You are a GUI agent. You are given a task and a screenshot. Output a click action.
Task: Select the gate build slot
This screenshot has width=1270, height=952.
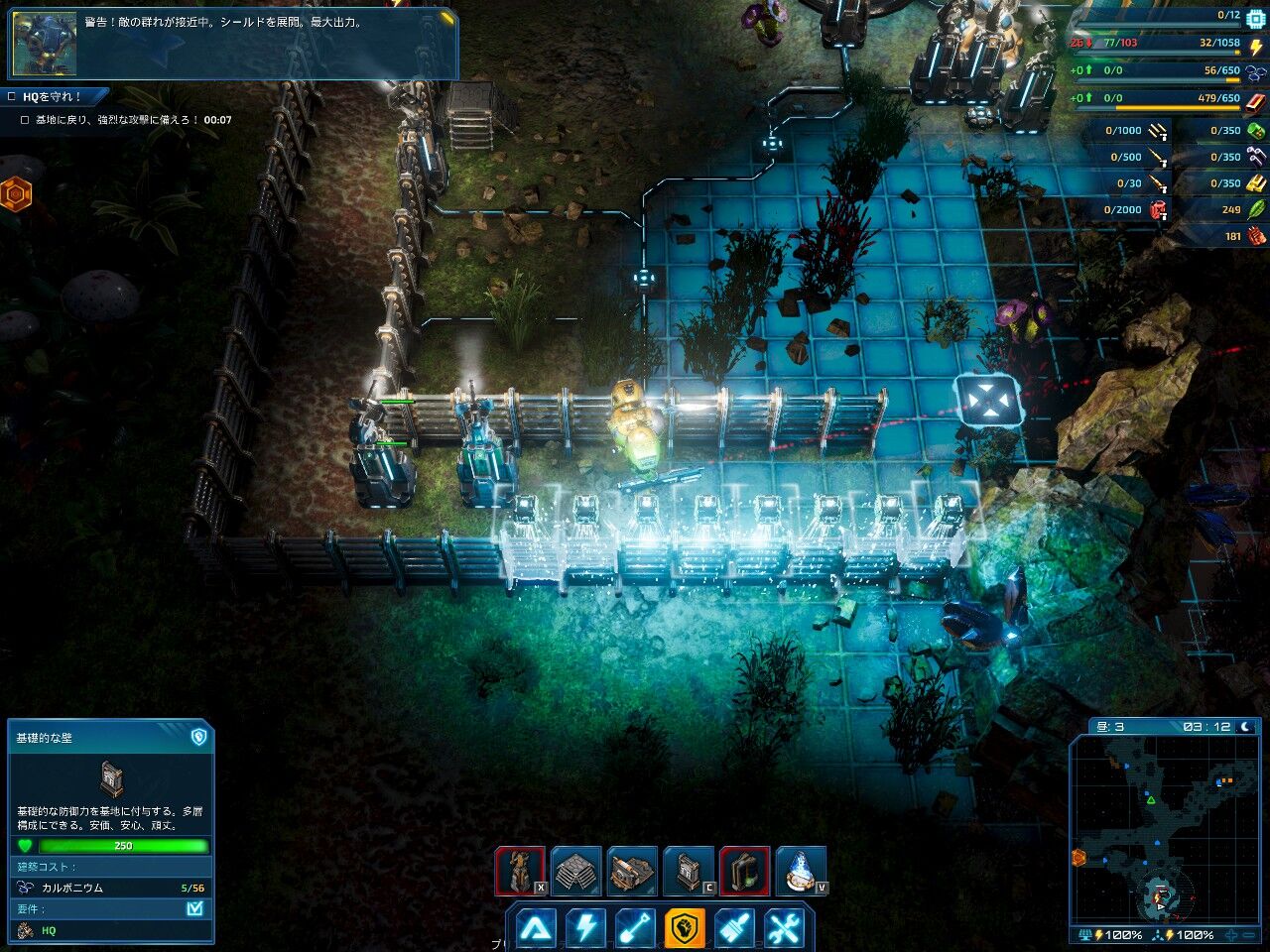[x=744, y=871]
